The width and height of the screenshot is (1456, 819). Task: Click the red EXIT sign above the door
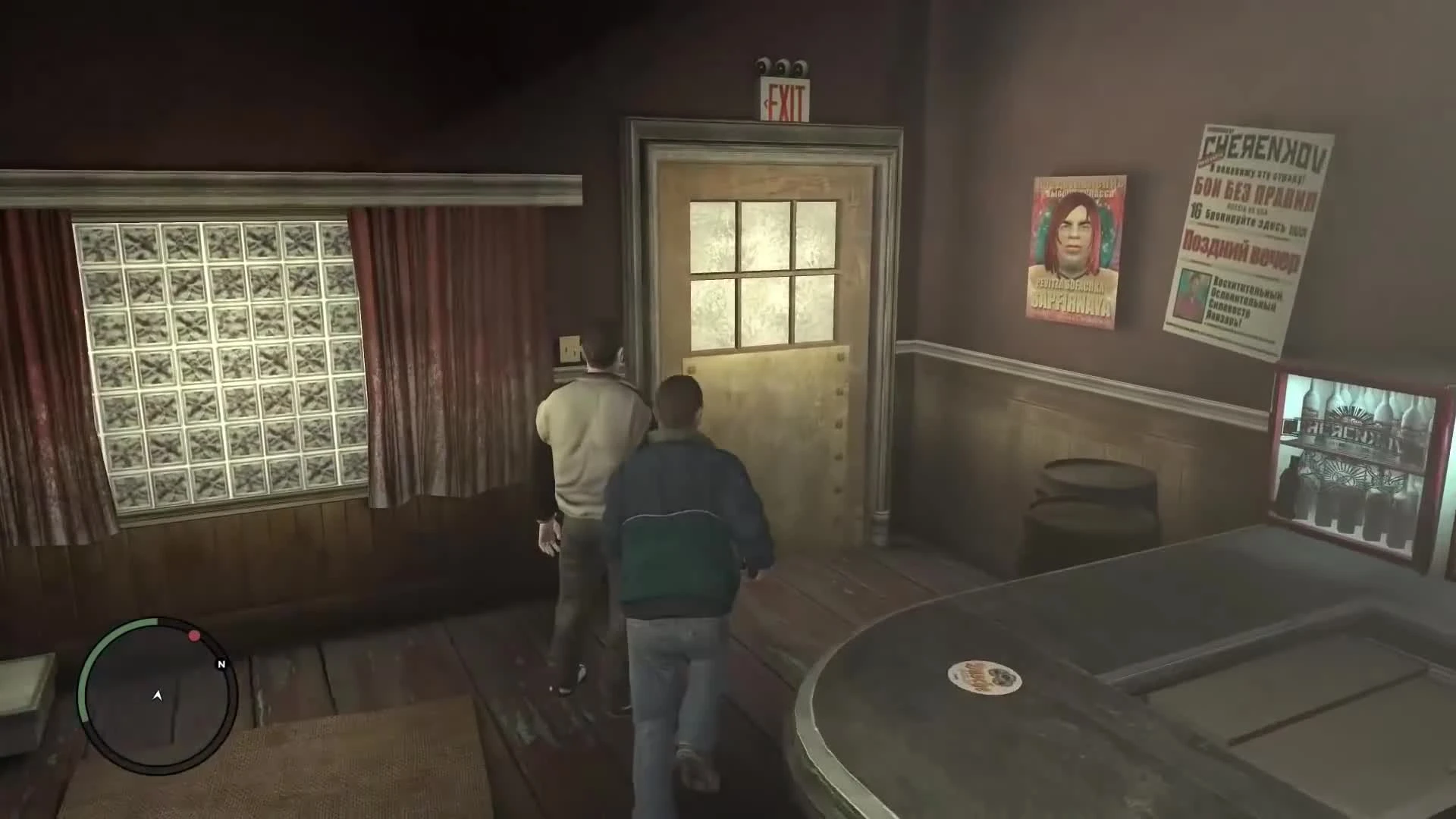point(786,99)
